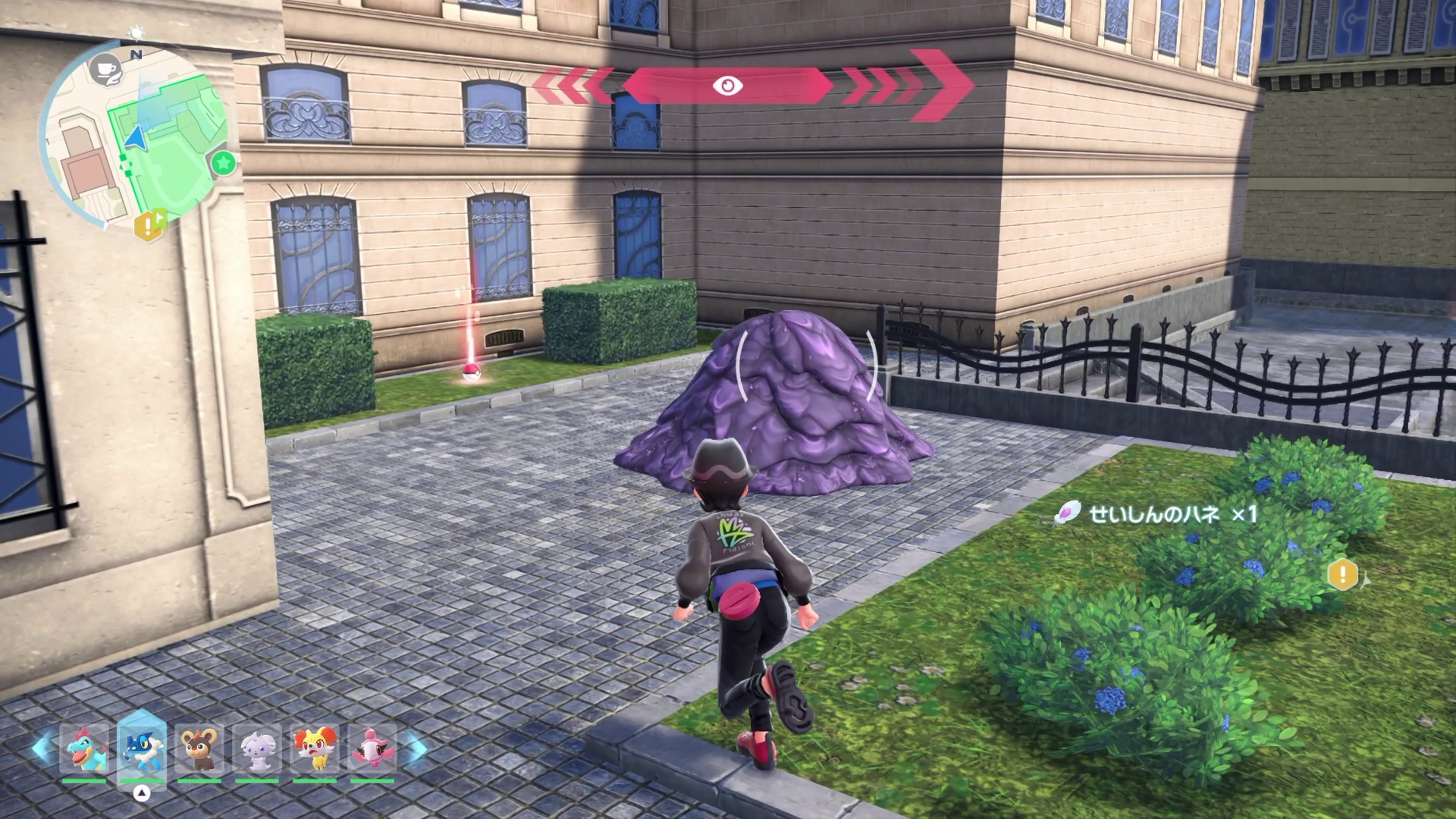The height and width of the screenshot is (819, 1456).
Task: Choose Totodile in the party bar
Action: [x=84, y=748]
